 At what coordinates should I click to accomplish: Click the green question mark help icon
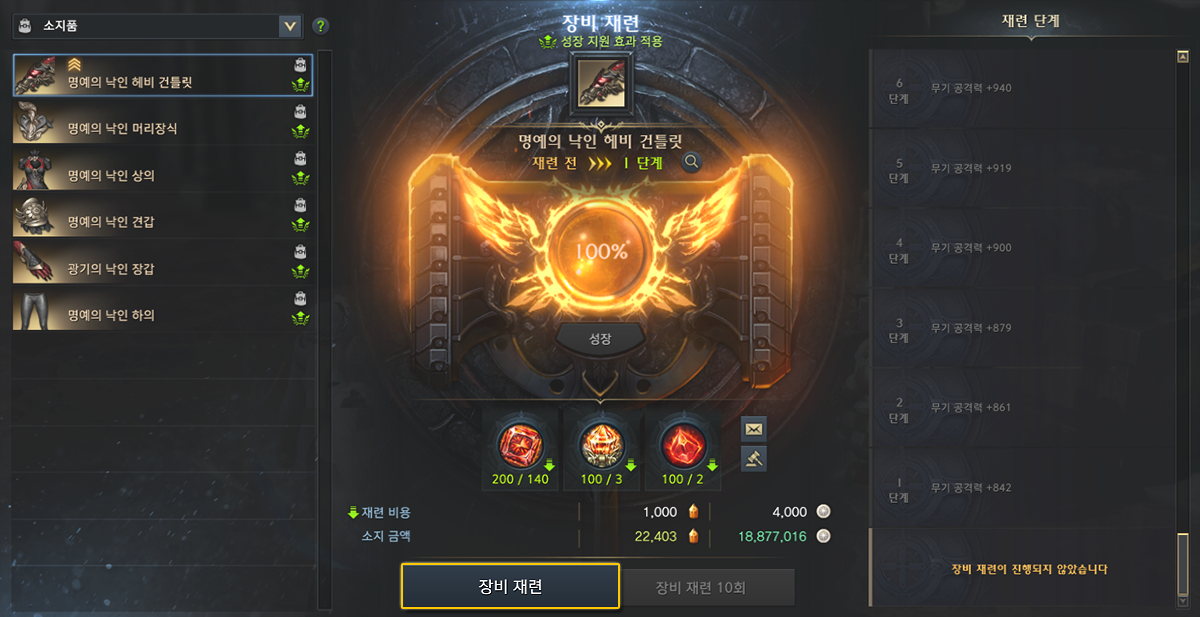321,26
